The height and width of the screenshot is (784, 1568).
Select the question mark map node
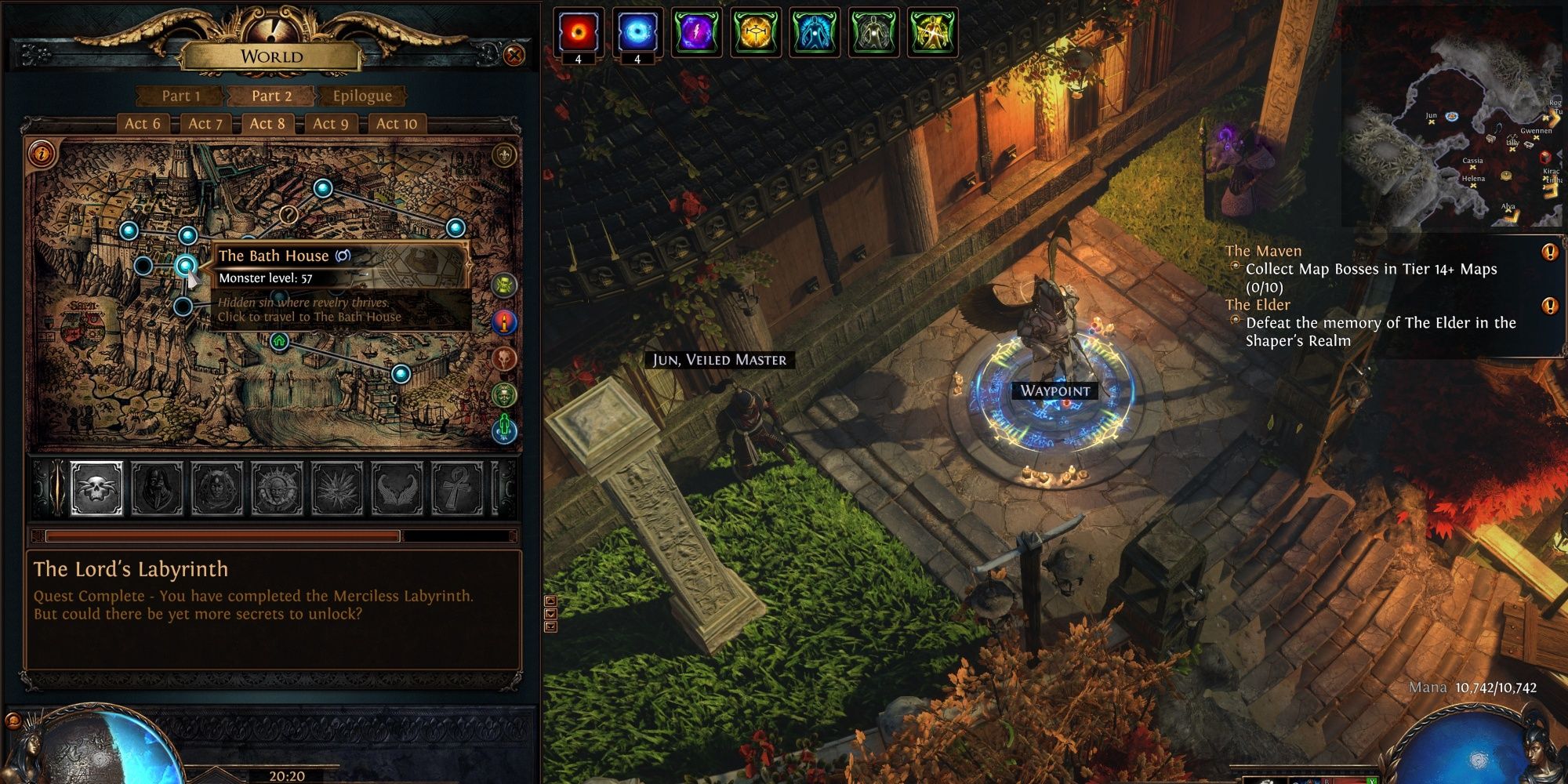[289, 214]
